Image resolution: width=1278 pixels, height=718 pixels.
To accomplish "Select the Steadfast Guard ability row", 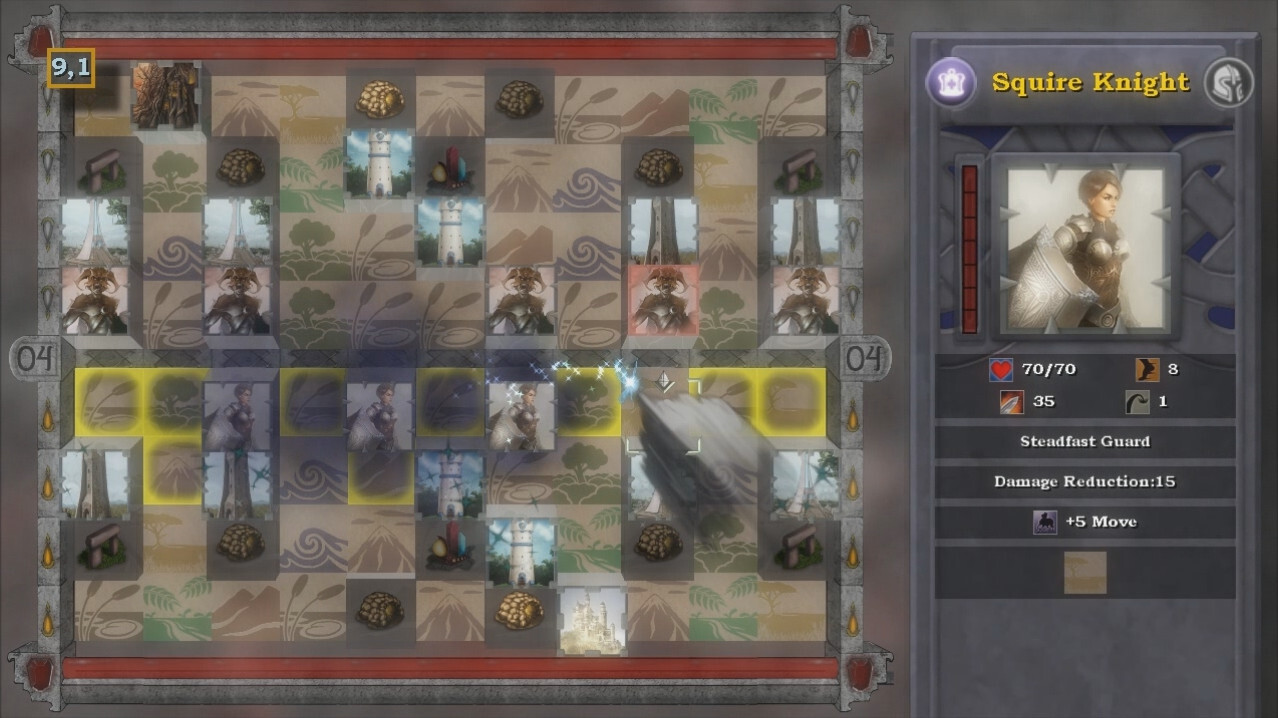I will coord(1085,441).
